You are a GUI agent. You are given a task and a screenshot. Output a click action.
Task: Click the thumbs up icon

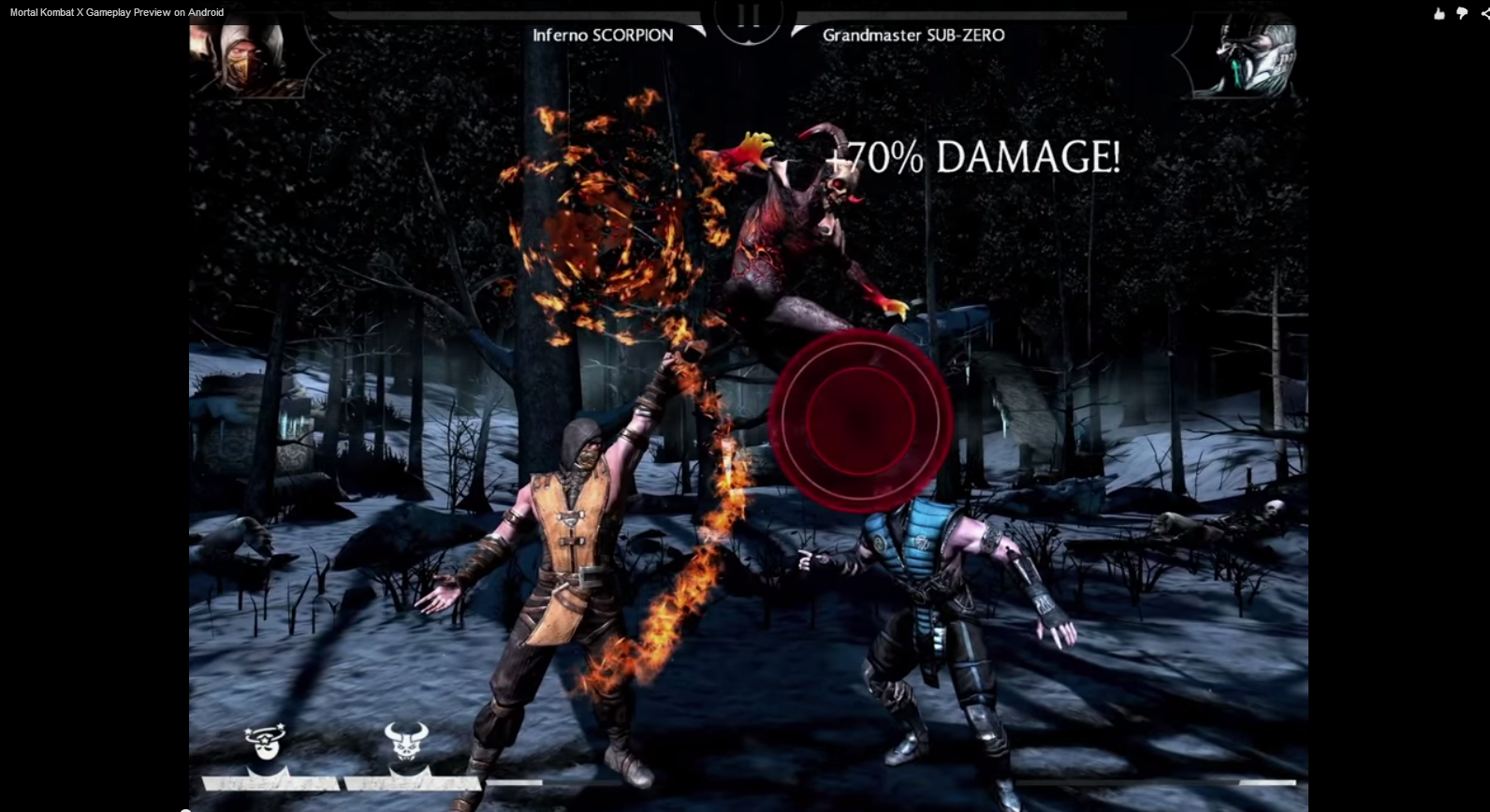pos(1439,13)
